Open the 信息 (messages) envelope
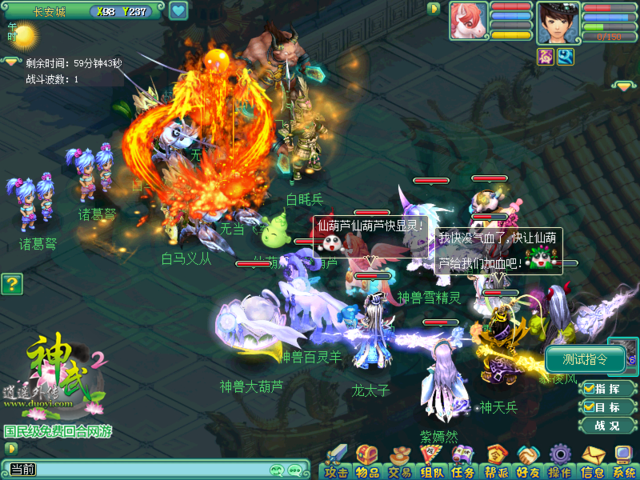The height and width of the screenshot is (480, 640). point(593,461)
